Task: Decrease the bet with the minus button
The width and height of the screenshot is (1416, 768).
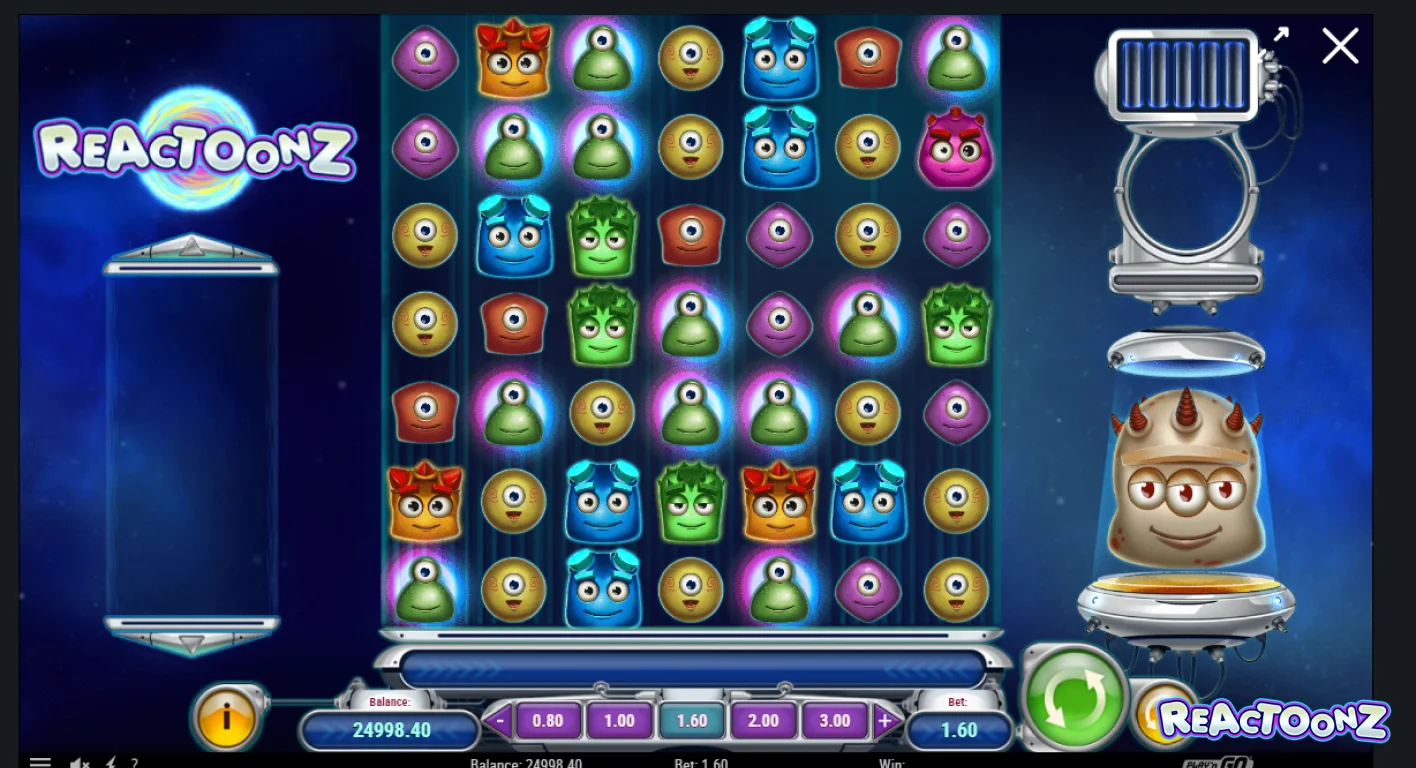Action: pyautogui.click(x=497, y=720)
